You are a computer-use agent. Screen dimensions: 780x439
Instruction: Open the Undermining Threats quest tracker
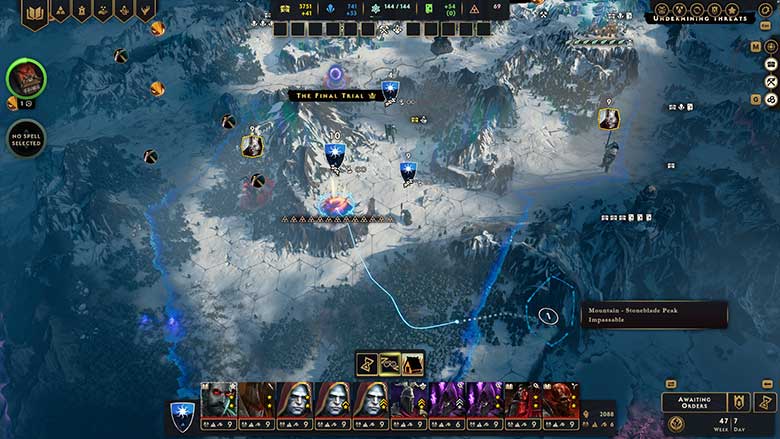[x=698, y=18]
